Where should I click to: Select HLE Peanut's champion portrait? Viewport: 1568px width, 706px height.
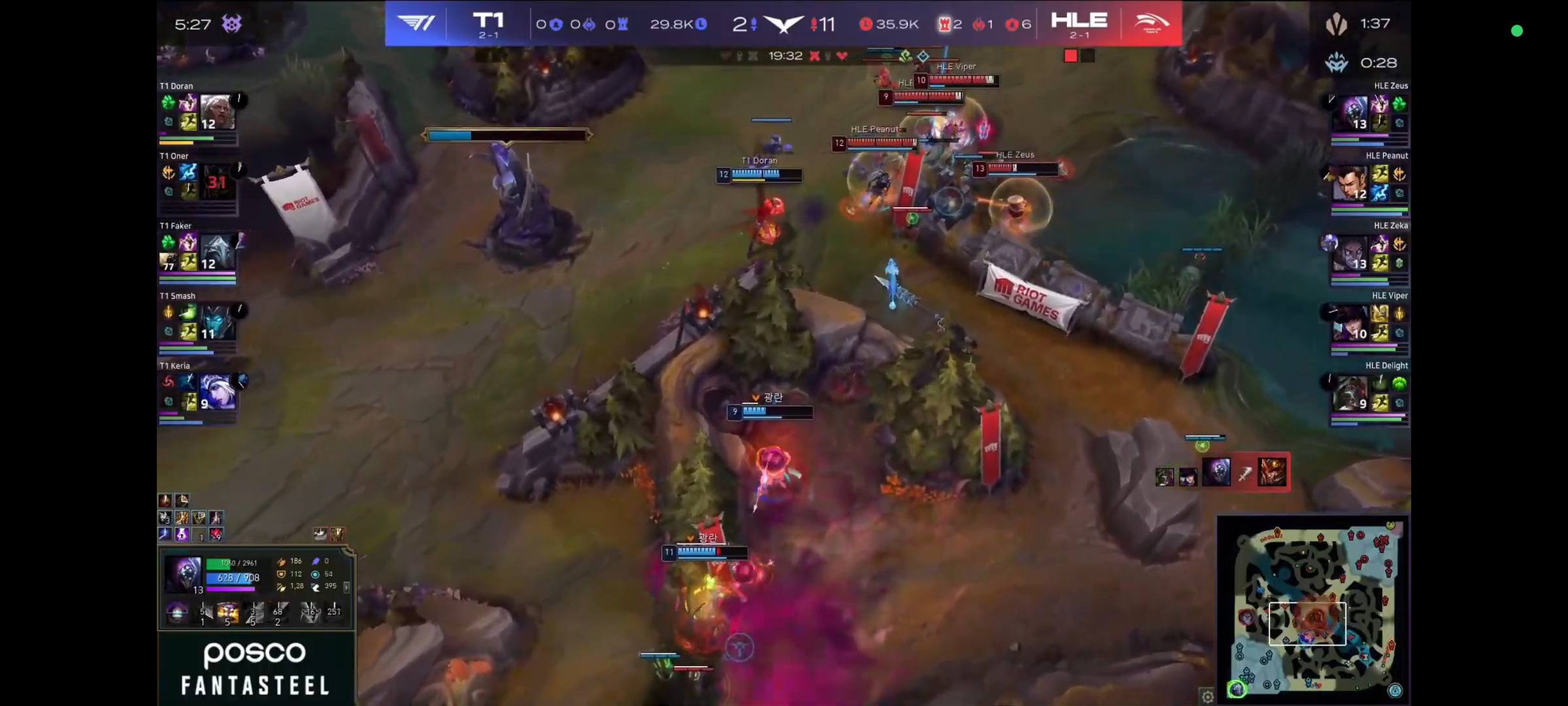click(1350, 182)
